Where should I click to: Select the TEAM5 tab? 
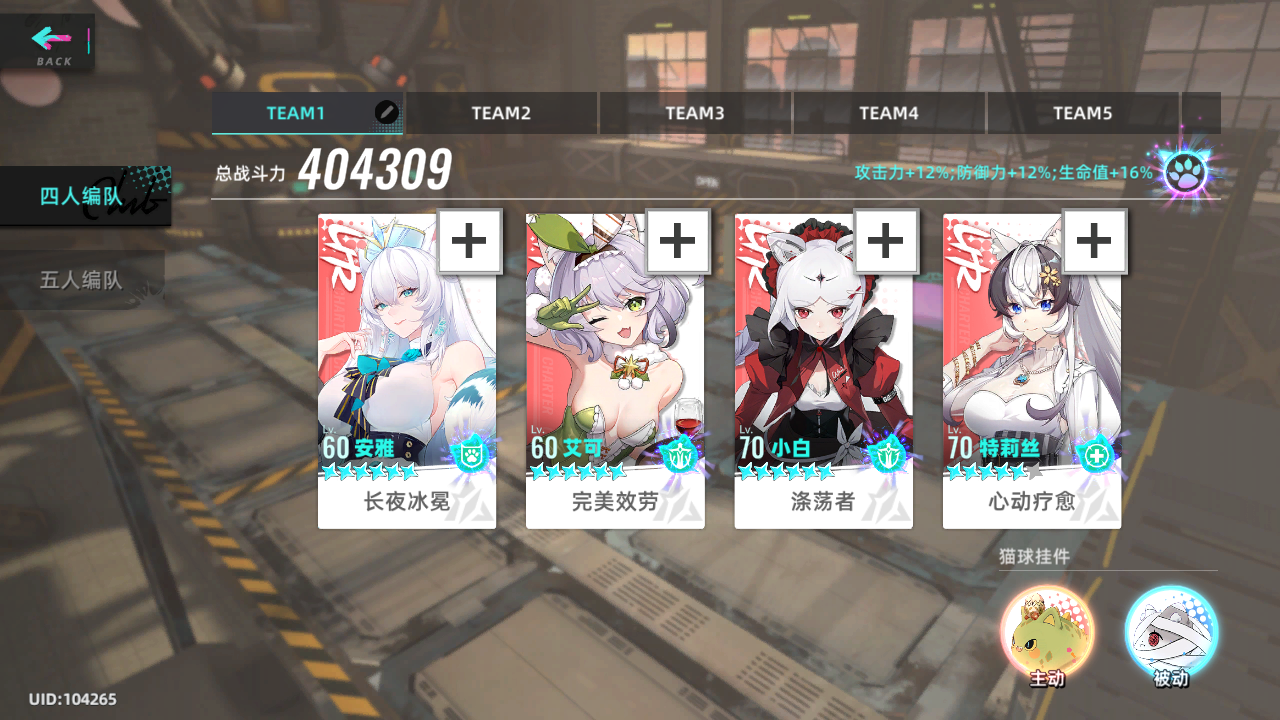(x=1083, y=113)
